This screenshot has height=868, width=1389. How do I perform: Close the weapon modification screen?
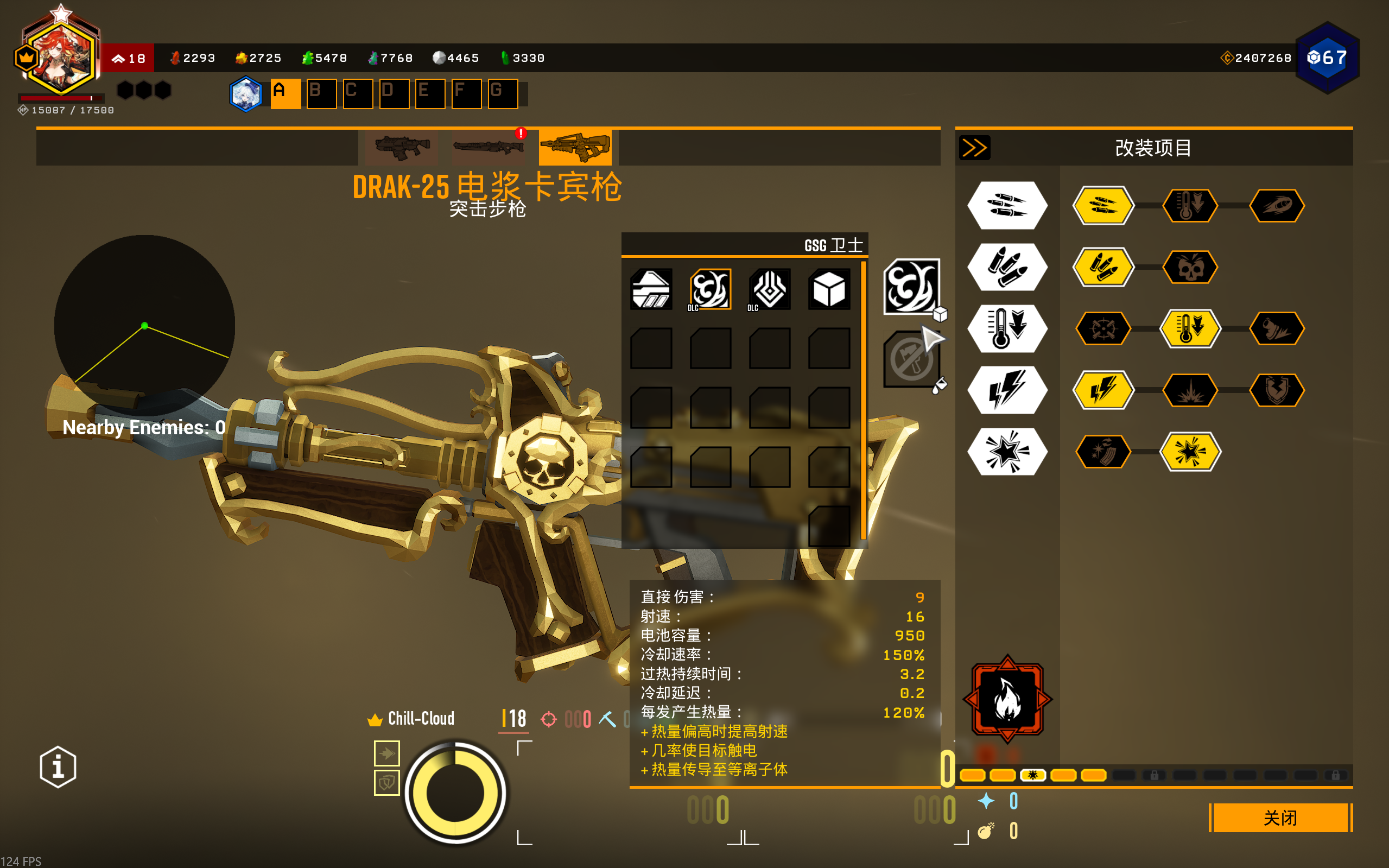click(x=1280, y=818)
